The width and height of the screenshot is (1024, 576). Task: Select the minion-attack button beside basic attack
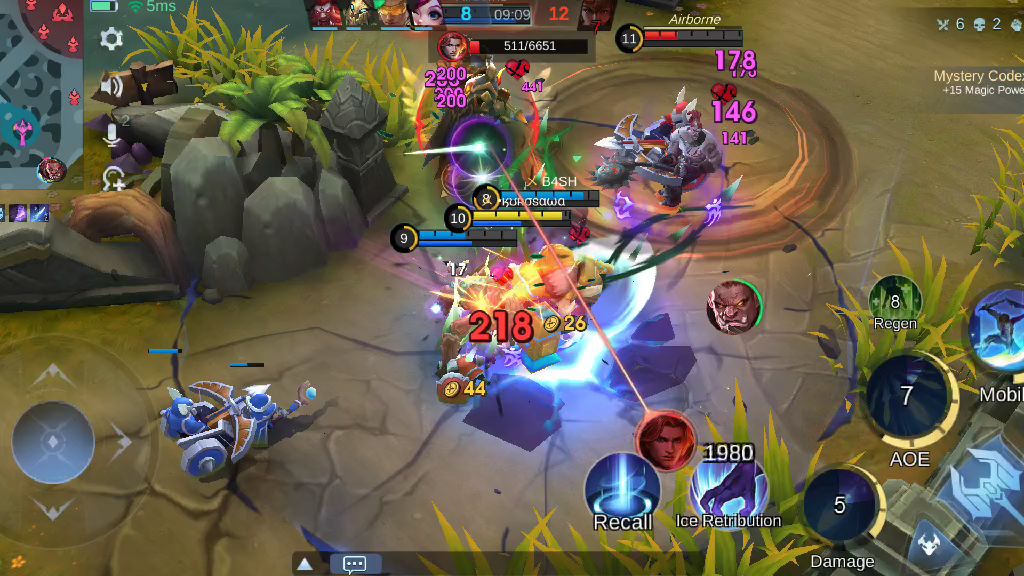coord(927,545)
